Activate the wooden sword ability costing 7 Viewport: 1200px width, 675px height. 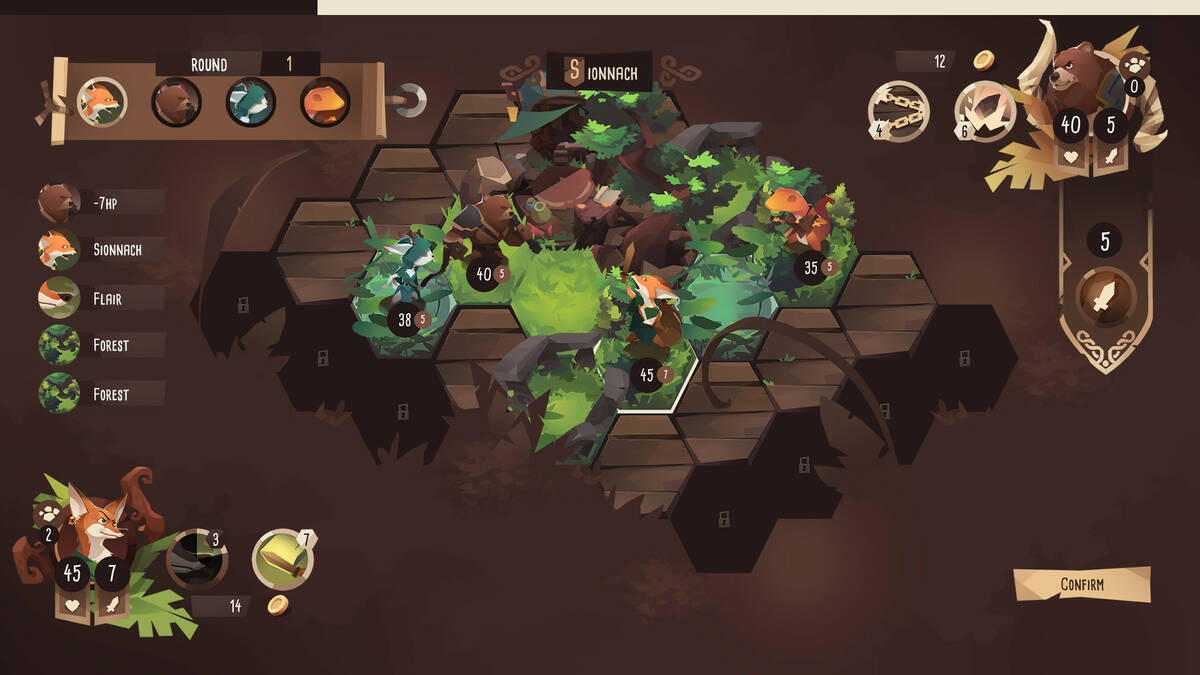[283, 558]
